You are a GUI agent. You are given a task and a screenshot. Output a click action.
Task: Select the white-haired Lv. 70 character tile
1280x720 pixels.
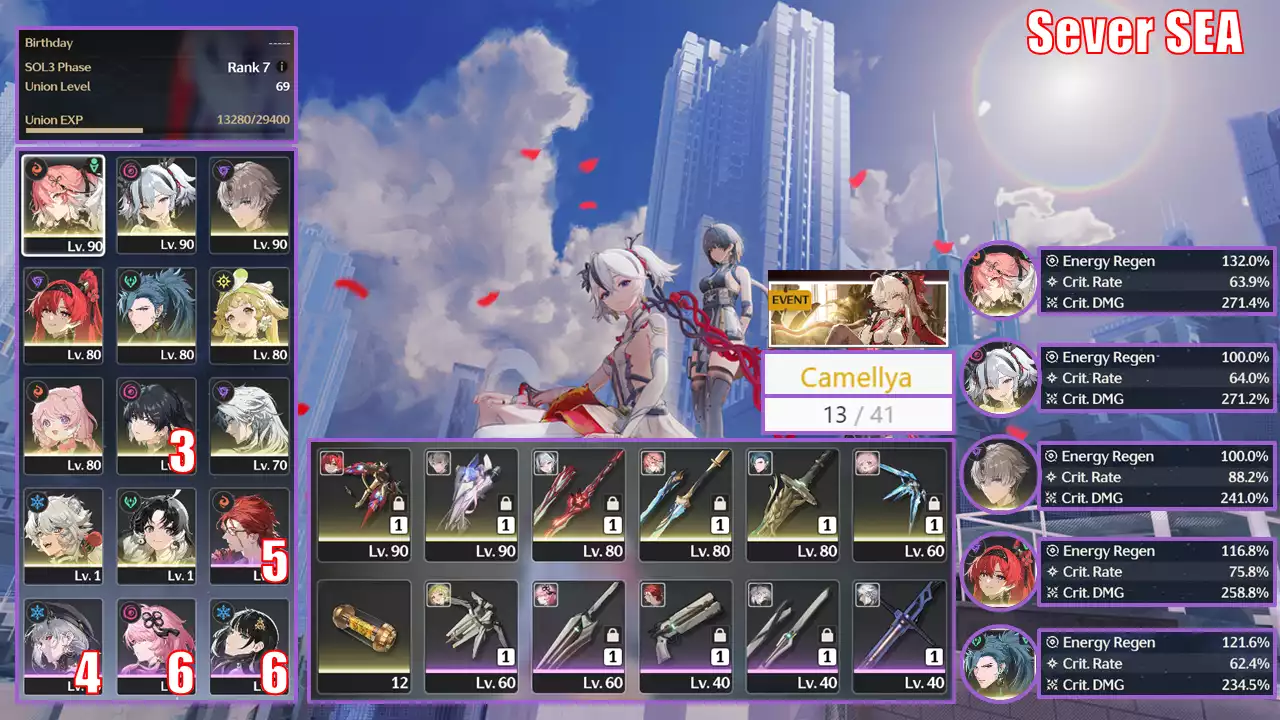click(x=249, y=425)
